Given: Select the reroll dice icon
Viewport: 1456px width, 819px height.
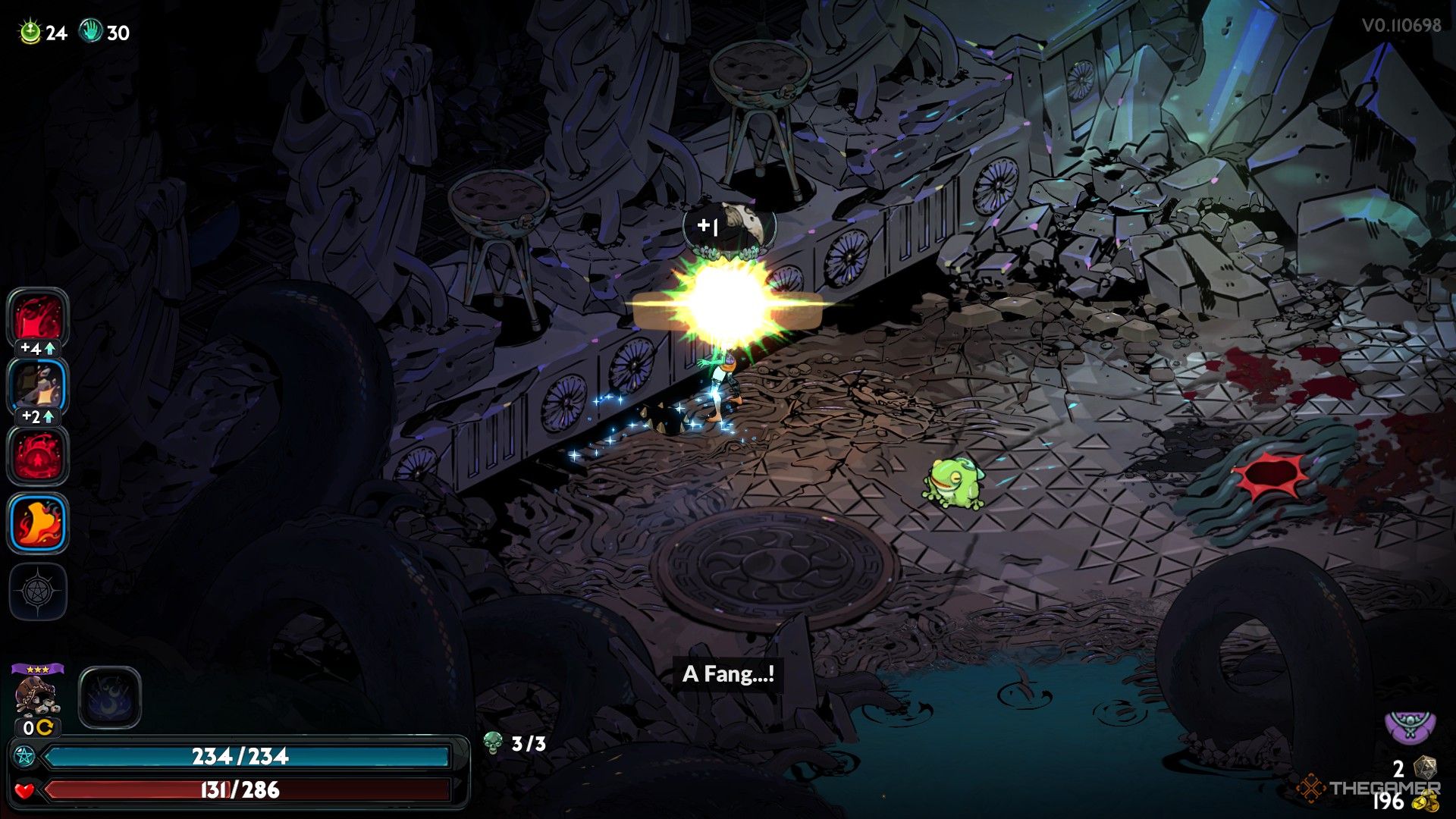Looking at the screenshot, I should tap(1425, 767).
